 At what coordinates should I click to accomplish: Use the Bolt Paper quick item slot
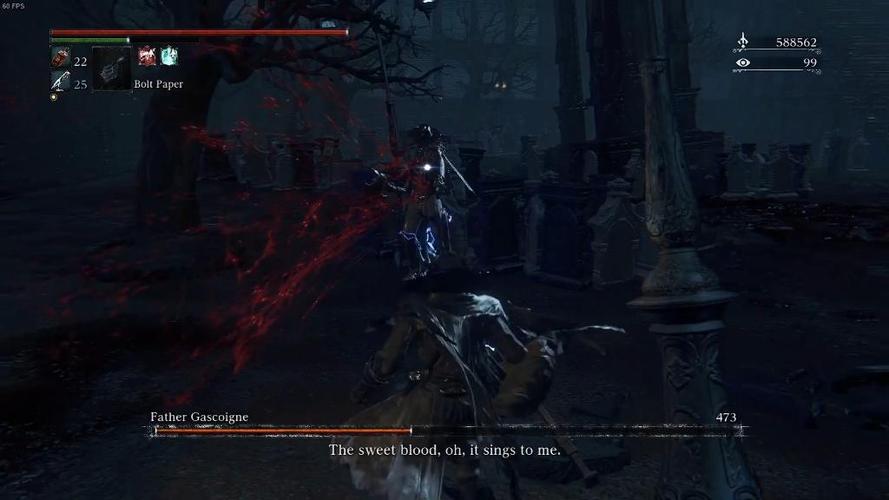pos(111,69)
